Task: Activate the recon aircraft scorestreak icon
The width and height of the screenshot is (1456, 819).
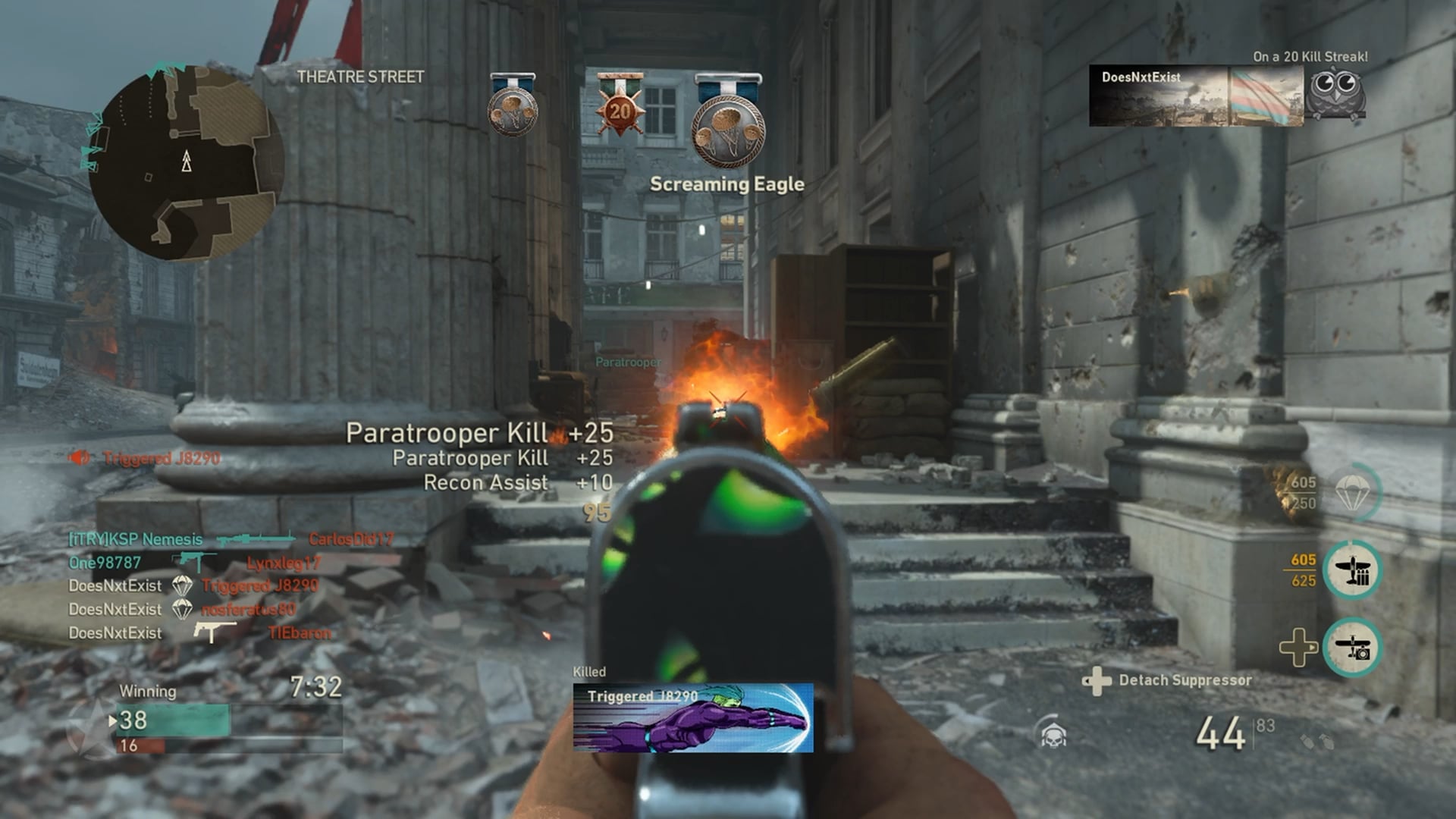Action: click(1352, 648)
